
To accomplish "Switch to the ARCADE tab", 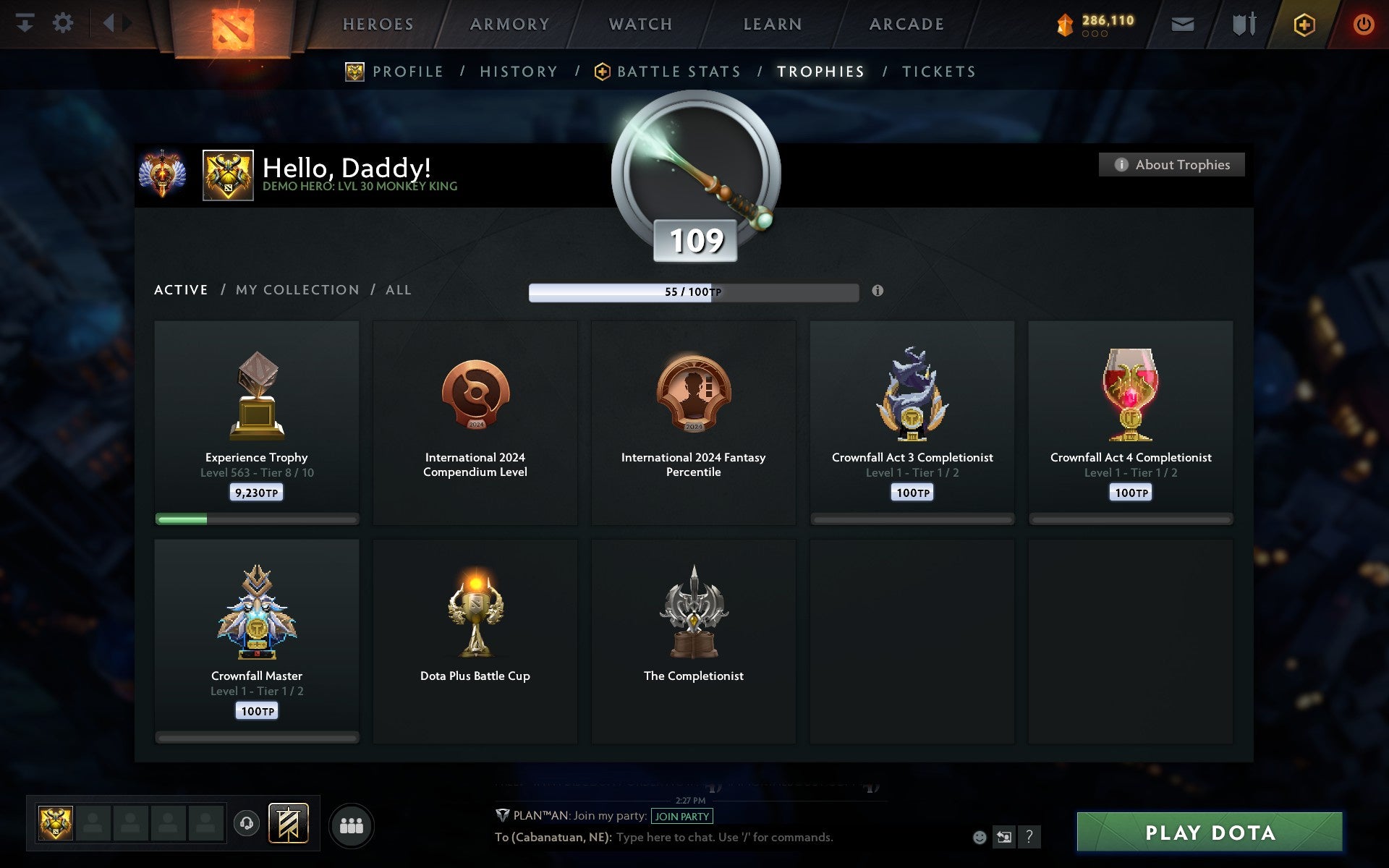I will click(x=906, y=23).
